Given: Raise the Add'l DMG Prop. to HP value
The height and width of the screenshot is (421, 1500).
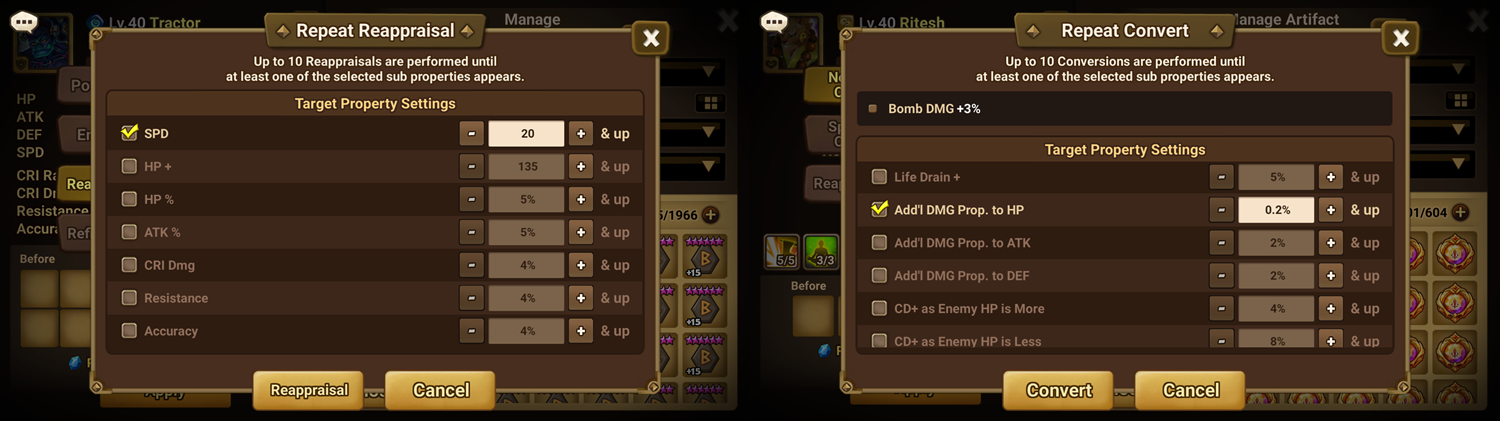Looking at the screenshot, I should (x=1330, y=210).
